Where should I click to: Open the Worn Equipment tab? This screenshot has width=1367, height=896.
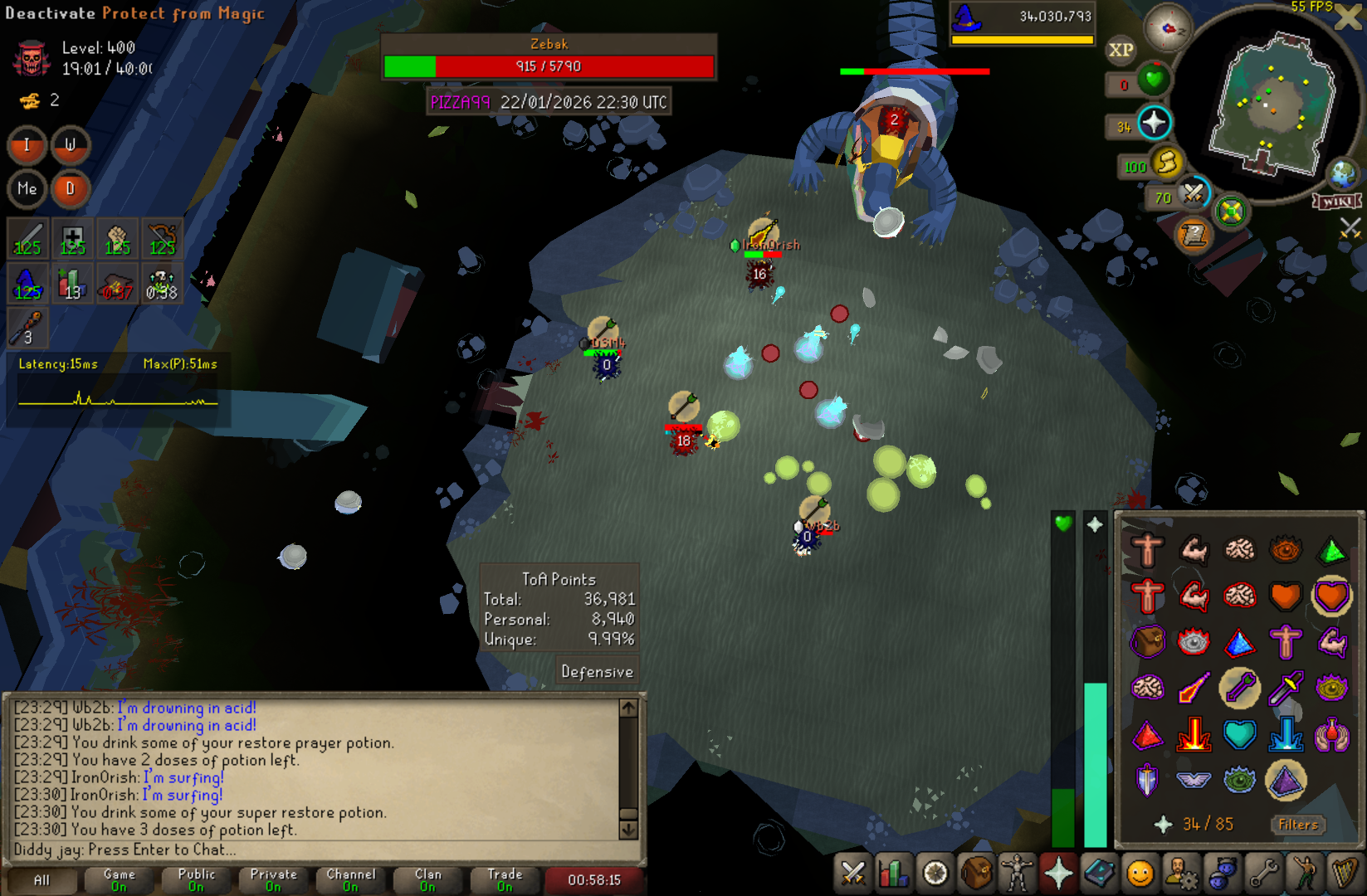click(x=1017, y=873)
